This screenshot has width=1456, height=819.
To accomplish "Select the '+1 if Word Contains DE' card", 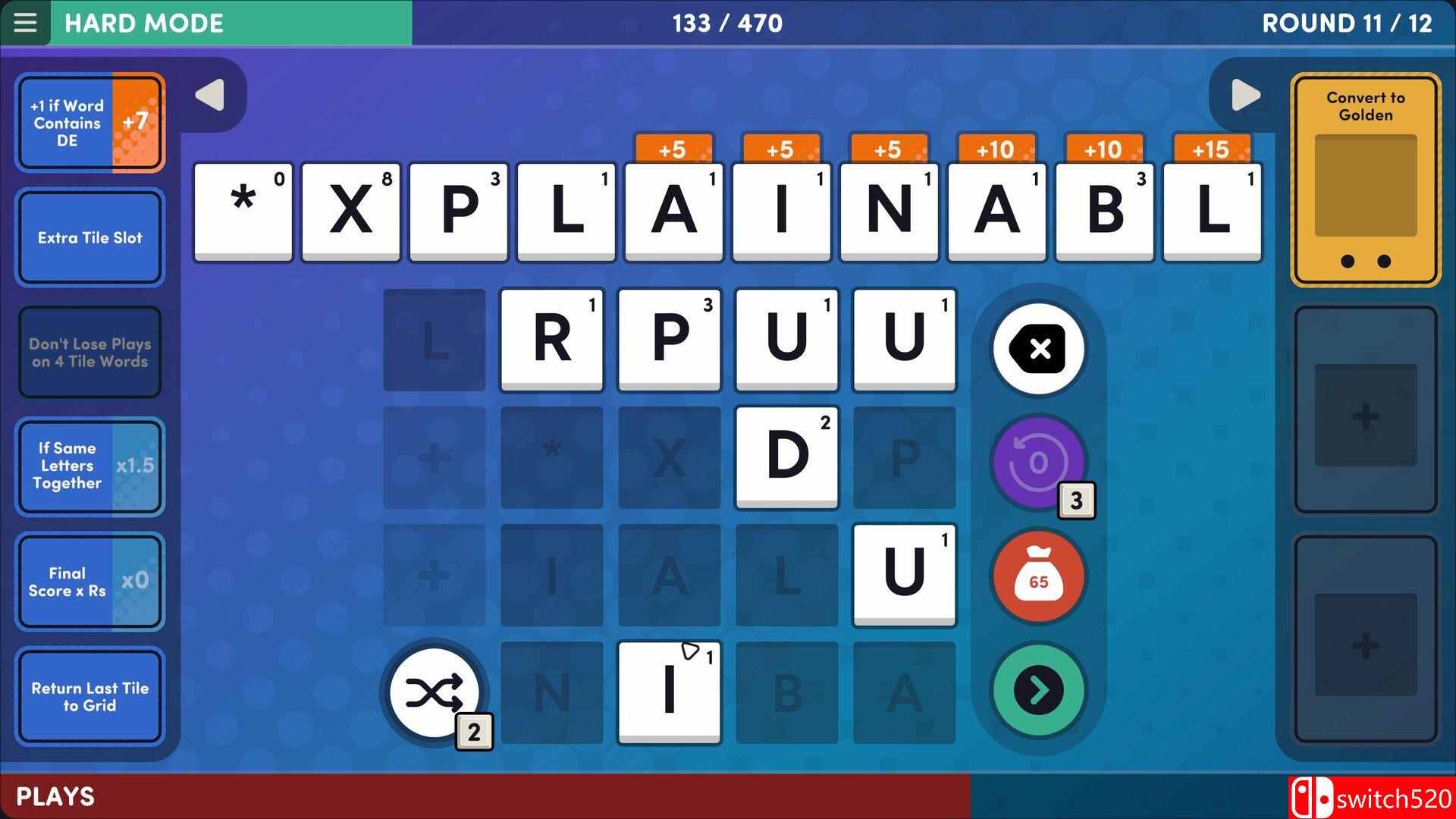I will point(89,122).
